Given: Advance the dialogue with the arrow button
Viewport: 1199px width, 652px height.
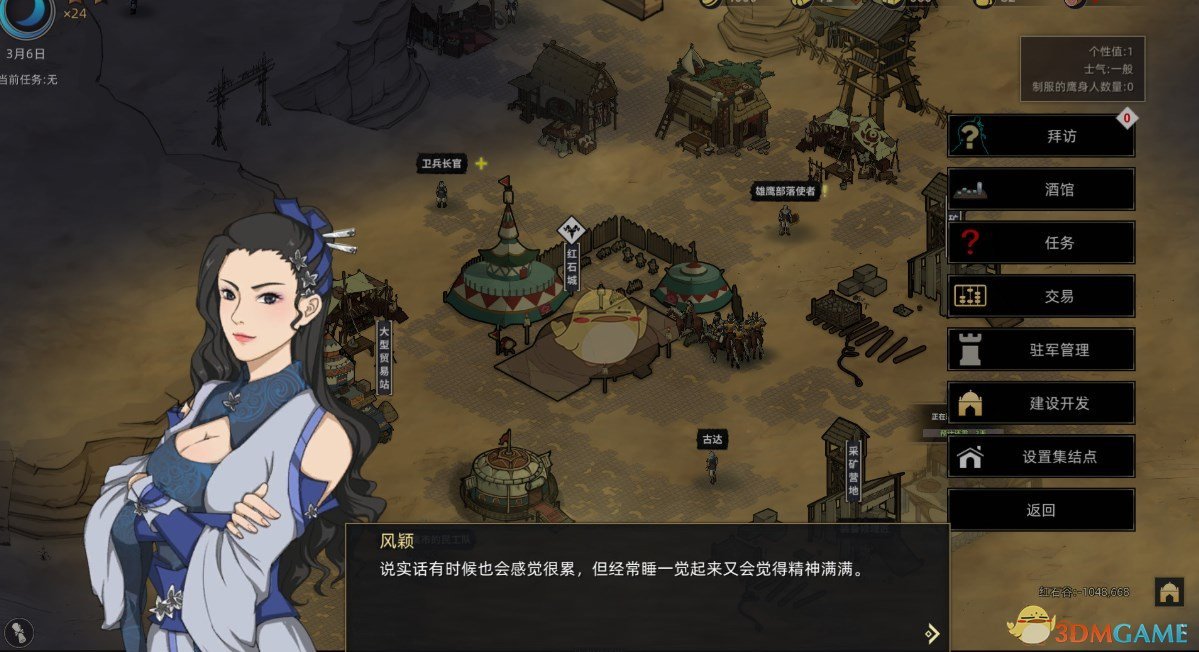Looking at the screenshot, I should (932, 632).
